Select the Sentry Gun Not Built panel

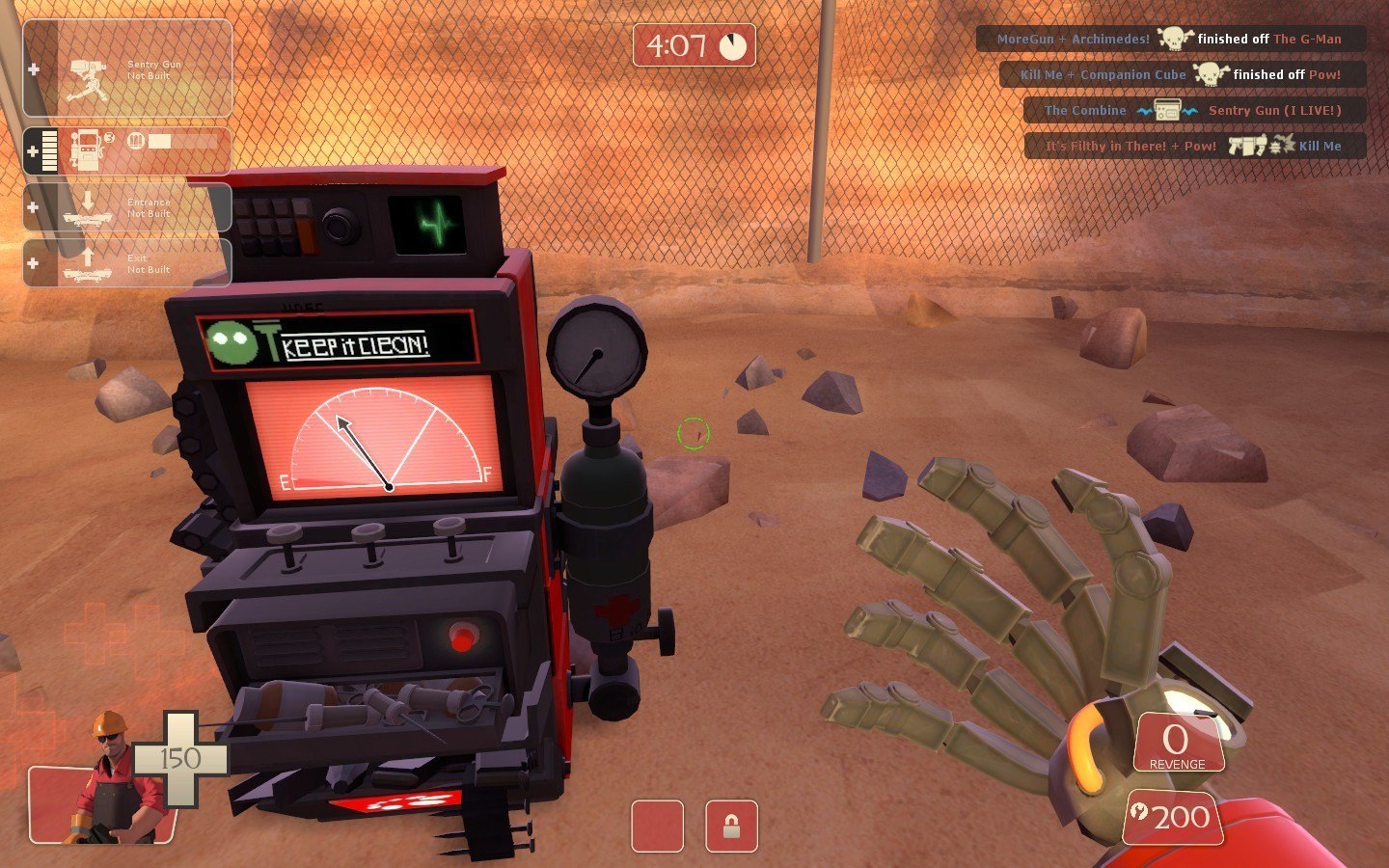tap(127, 69)
